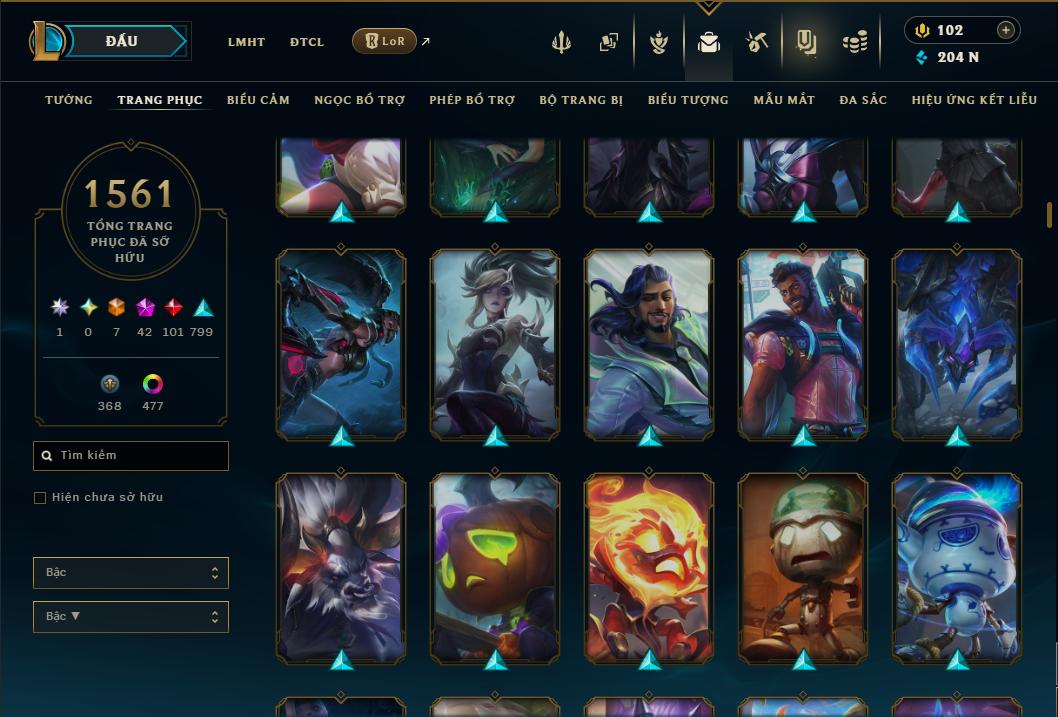Click the plus button beside the 102 currency
The width and height of the screenshot is (1058, 717).
1006,30
